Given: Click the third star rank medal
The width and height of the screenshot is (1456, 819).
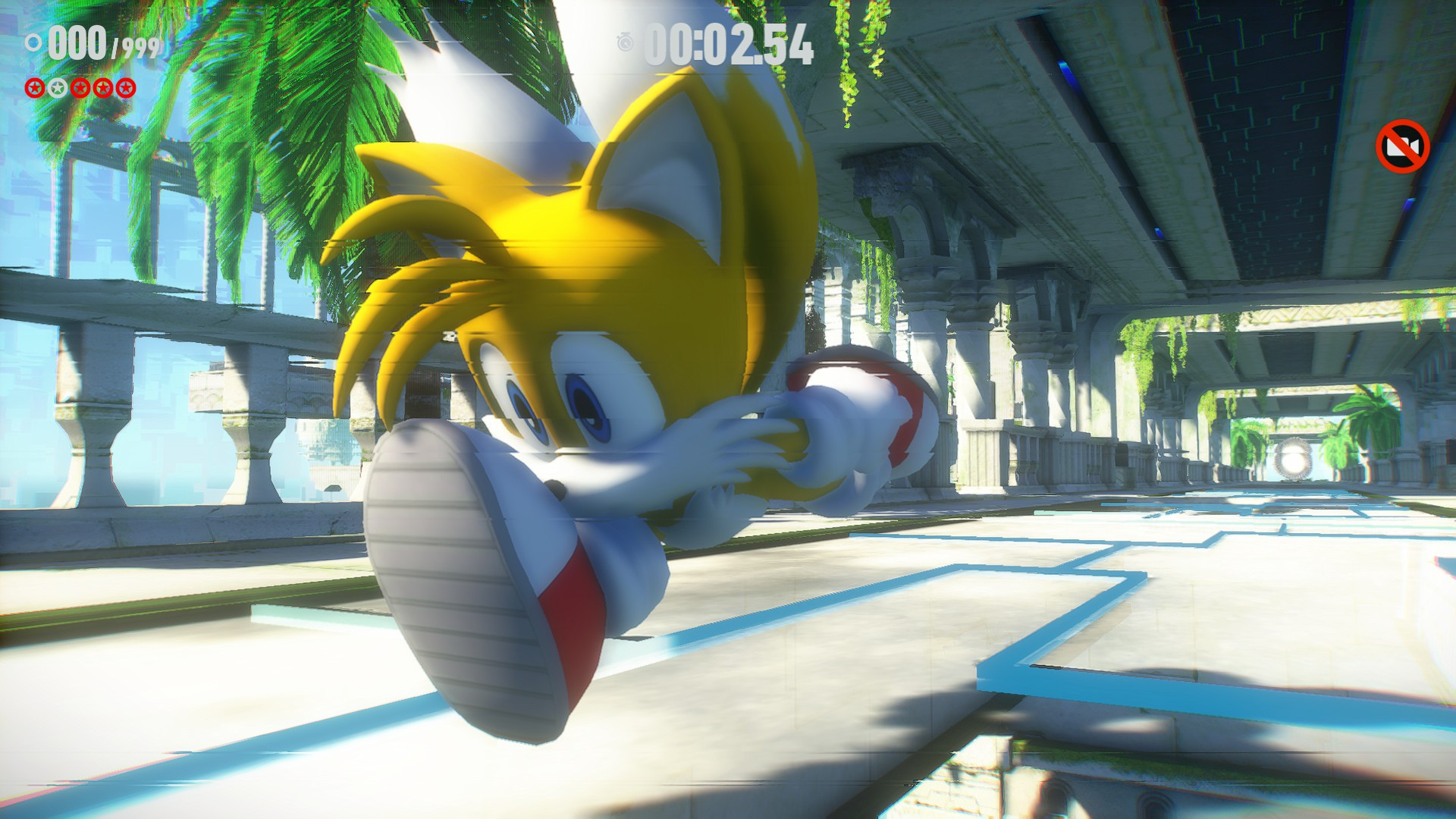Looking at the screenshot, I should [80, 88].
